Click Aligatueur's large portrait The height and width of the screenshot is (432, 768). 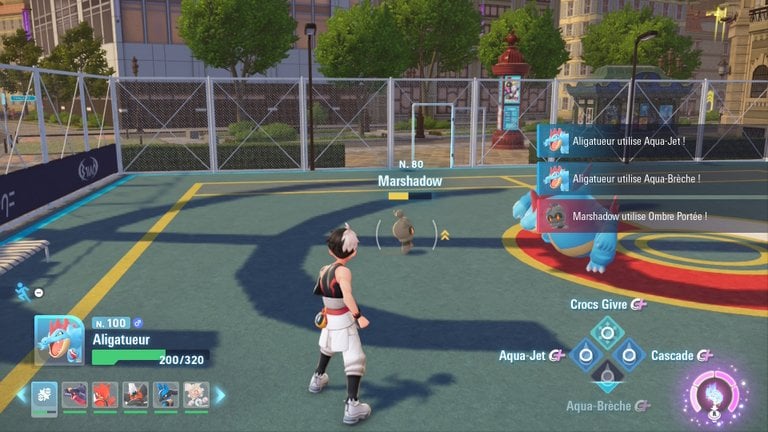[x=59, y=340]
